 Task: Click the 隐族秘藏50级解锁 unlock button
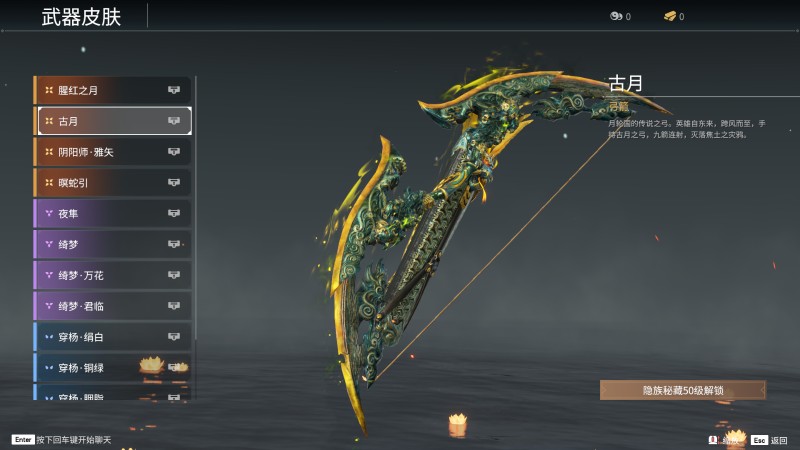point(683,390)
